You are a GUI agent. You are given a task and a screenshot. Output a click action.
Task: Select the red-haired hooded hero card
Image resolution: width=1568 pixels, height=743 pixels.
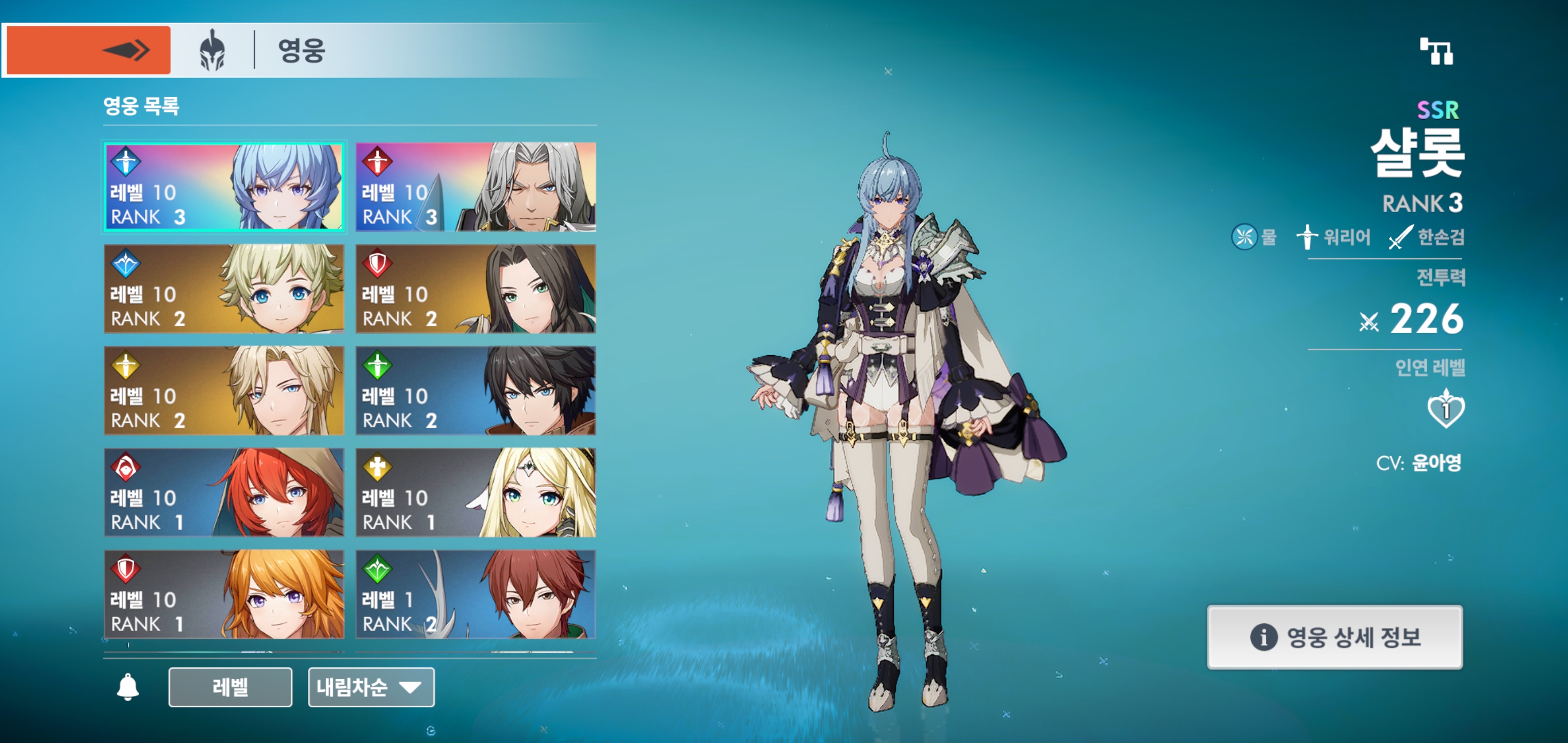coord(224,492)
